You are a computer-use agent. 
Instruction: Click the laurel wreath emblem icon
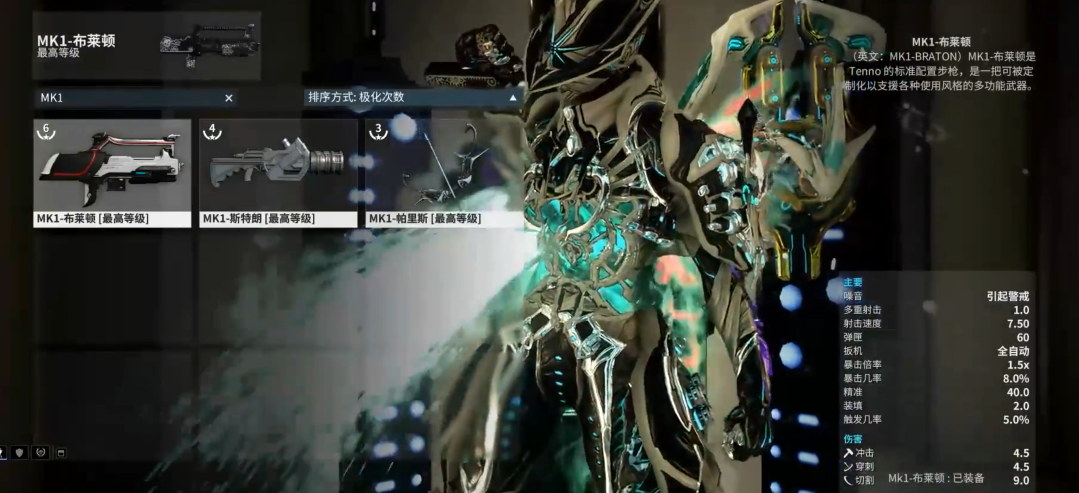coord(40,453)
